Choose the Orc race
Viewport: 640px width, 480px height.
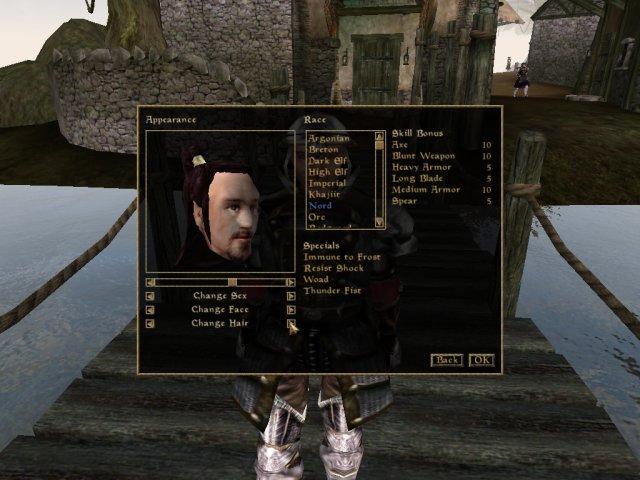(317, 216)
